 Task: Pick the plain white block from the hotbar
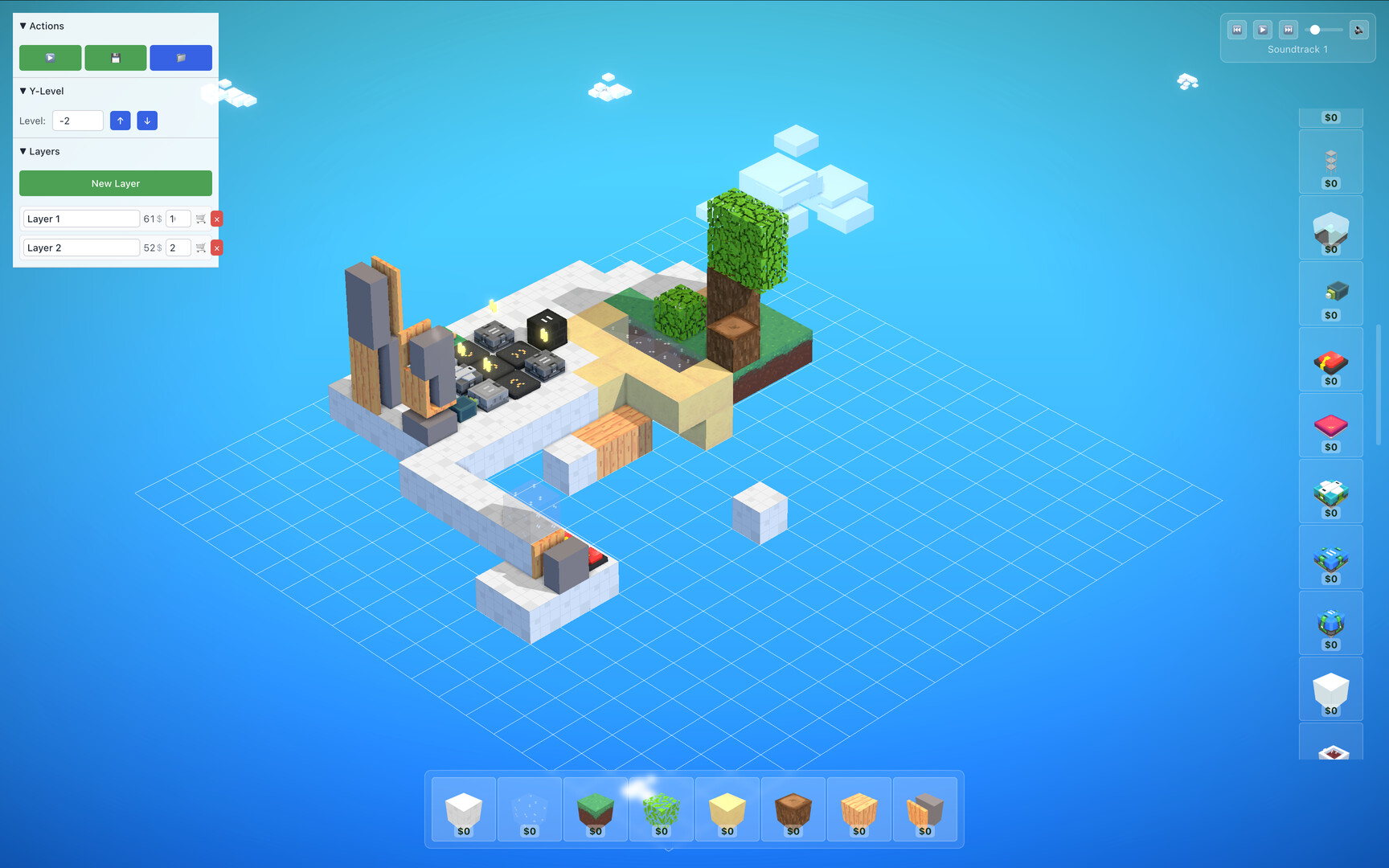pyautogui.click(x=462, y=809)
